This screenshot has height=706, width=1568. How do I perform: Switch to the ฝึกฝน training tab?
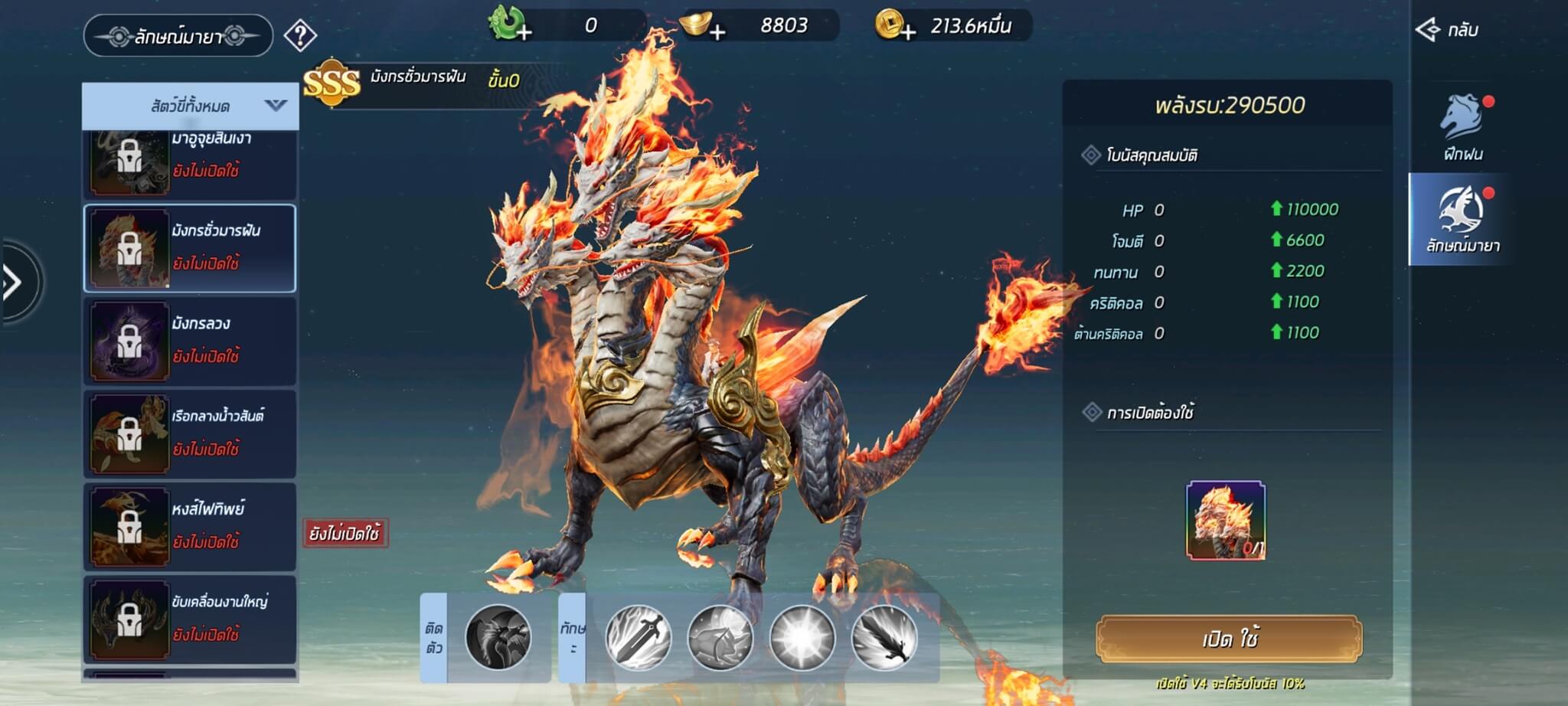tap(1463, 128)
